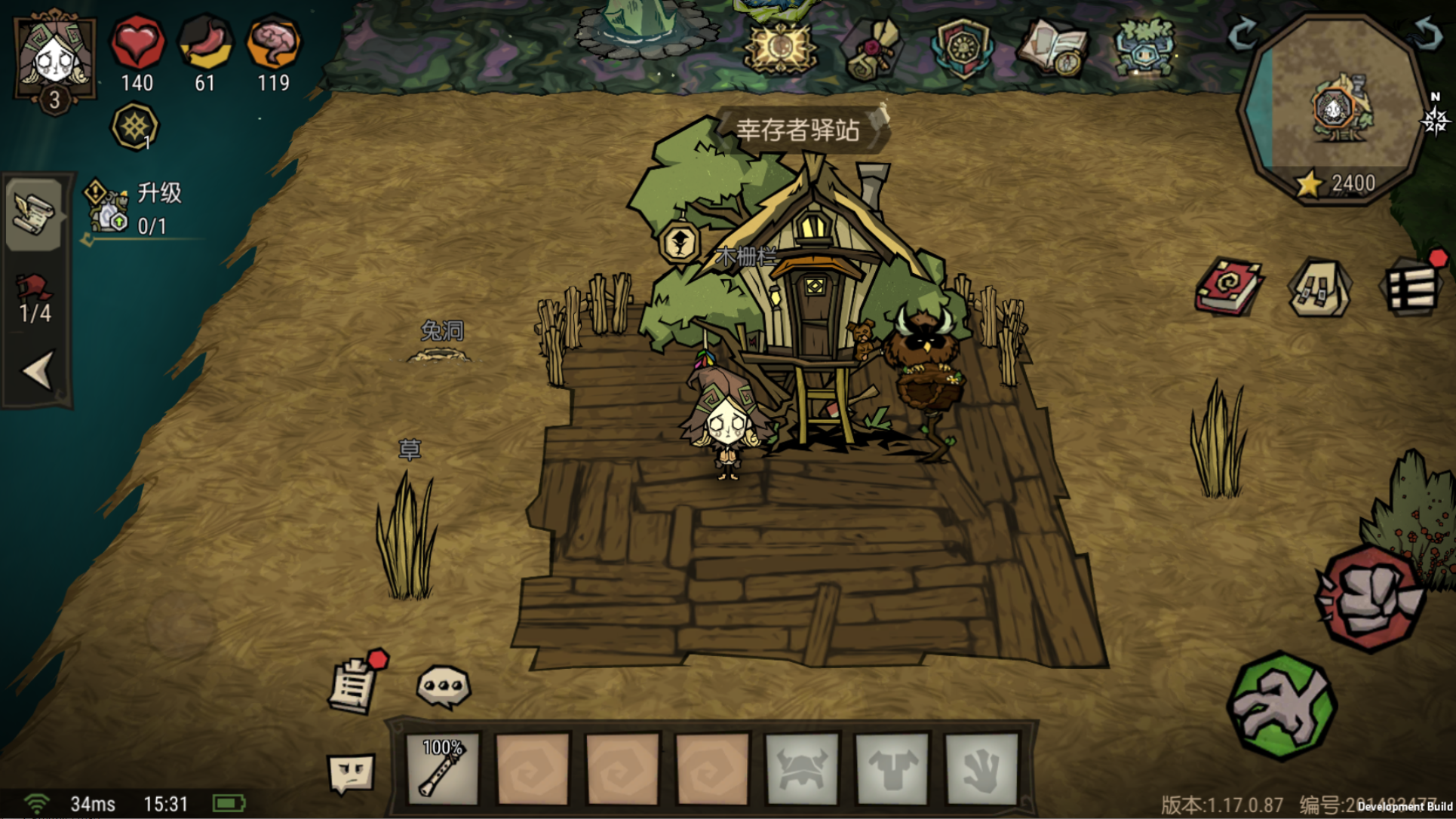Collapse the left side panel arrow
Viewport: 1456px width, 819px height.
point(37,370)
